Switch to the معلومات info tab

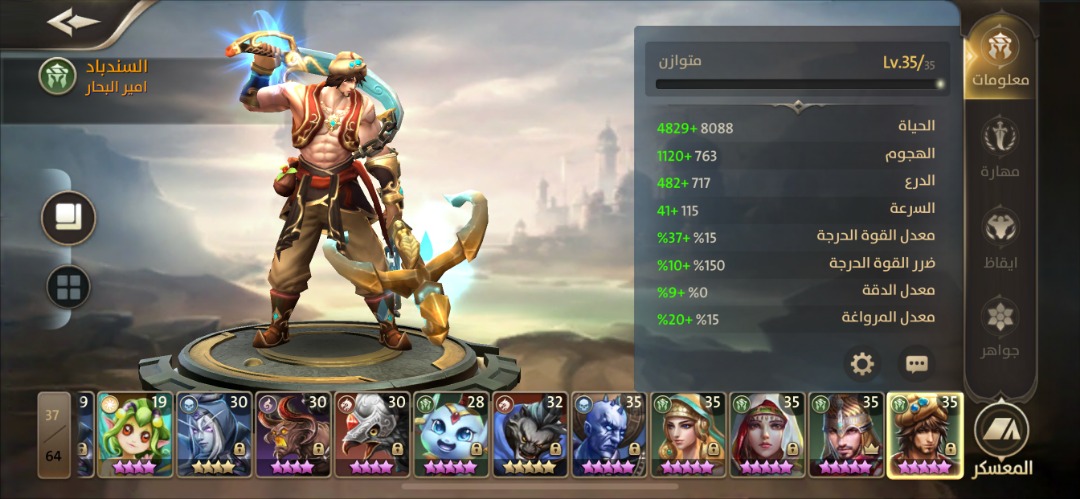click(999, 58)
